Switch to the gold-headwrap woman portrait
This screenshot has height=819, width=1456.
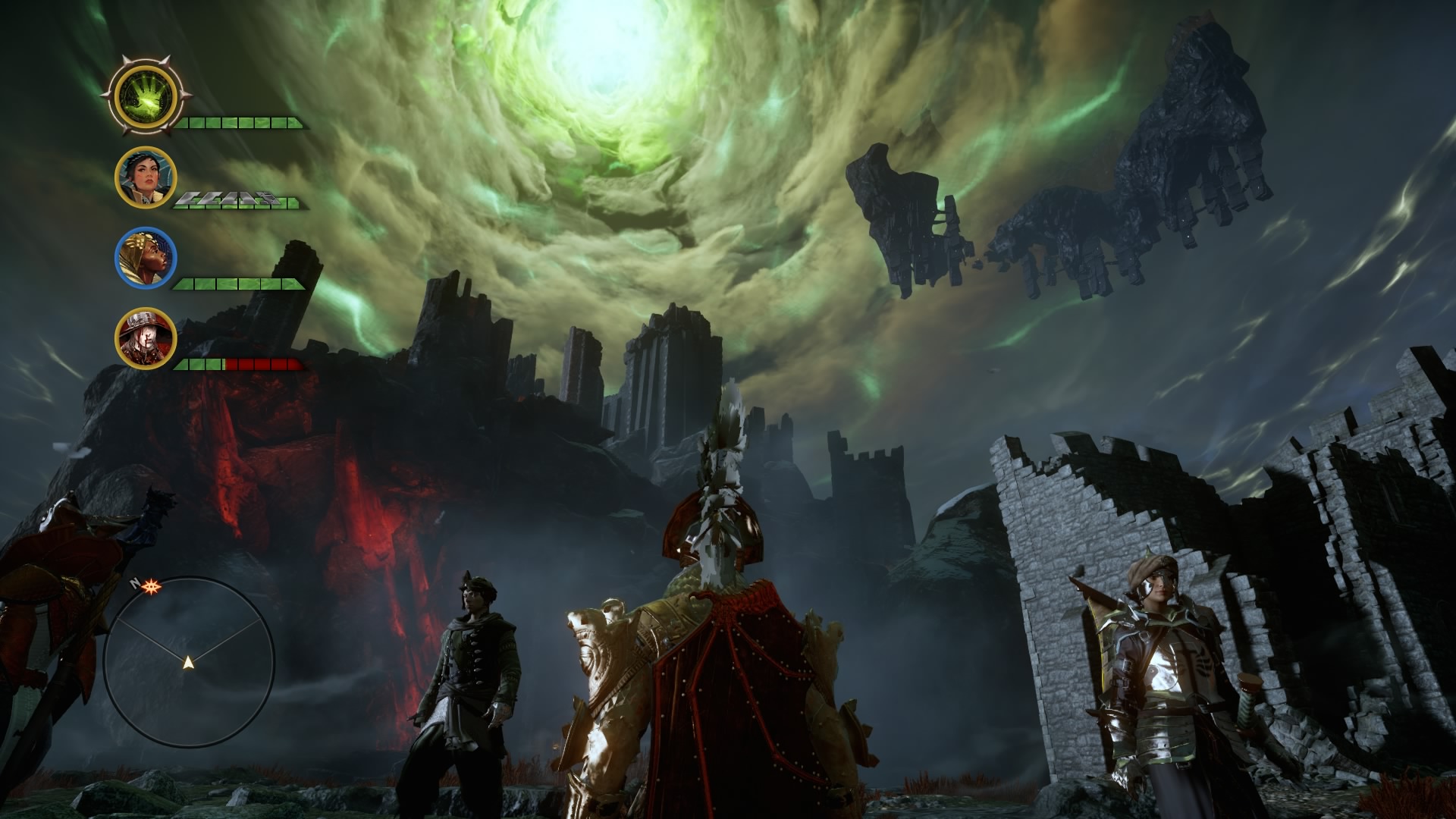point(146,257)
